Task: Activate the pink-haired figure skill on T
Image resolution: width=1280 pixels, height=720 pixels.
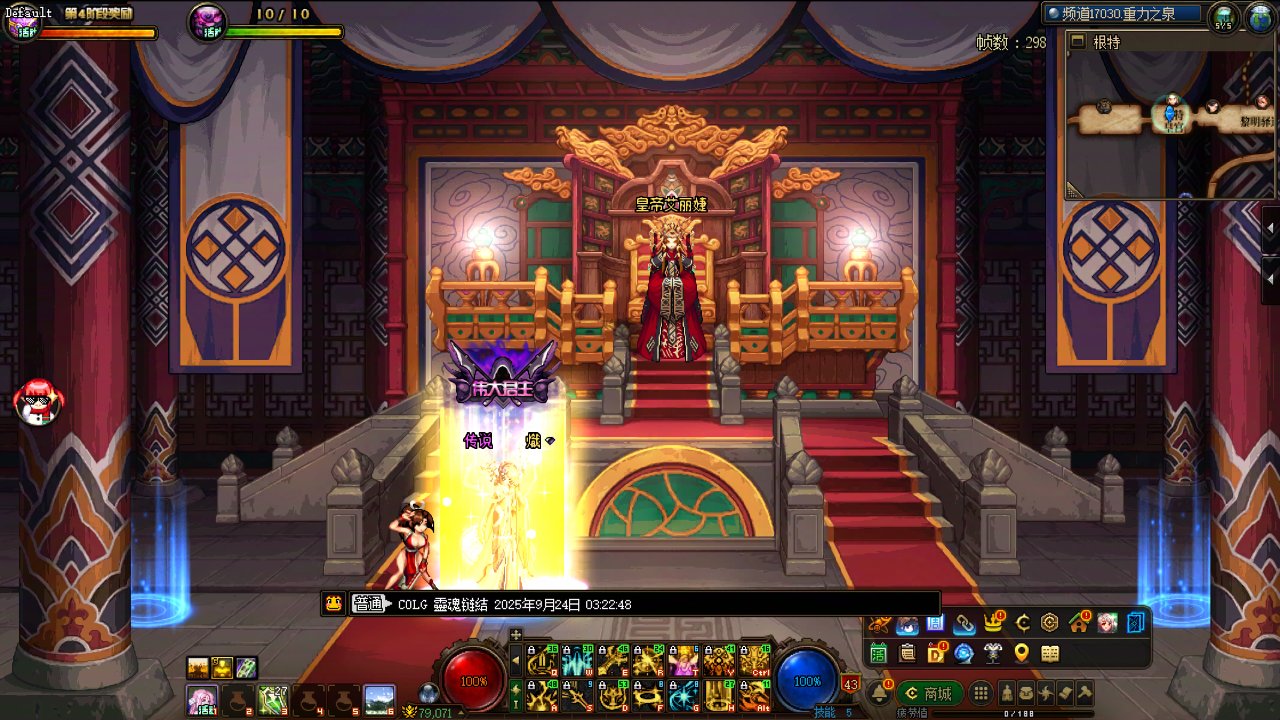Action: [x=684, y=661]
